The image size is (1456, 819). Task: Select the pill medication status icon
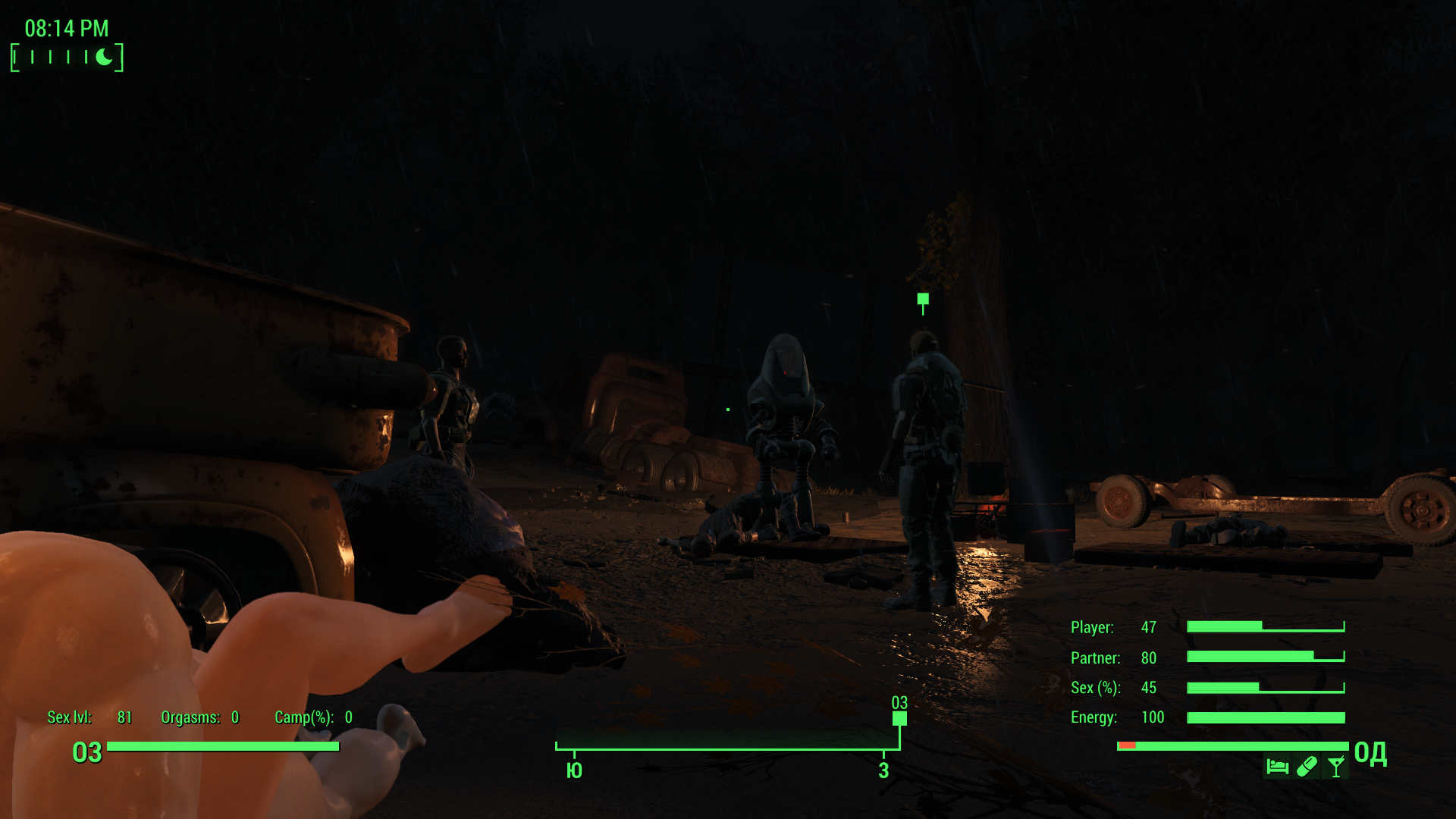(1307, 767)
